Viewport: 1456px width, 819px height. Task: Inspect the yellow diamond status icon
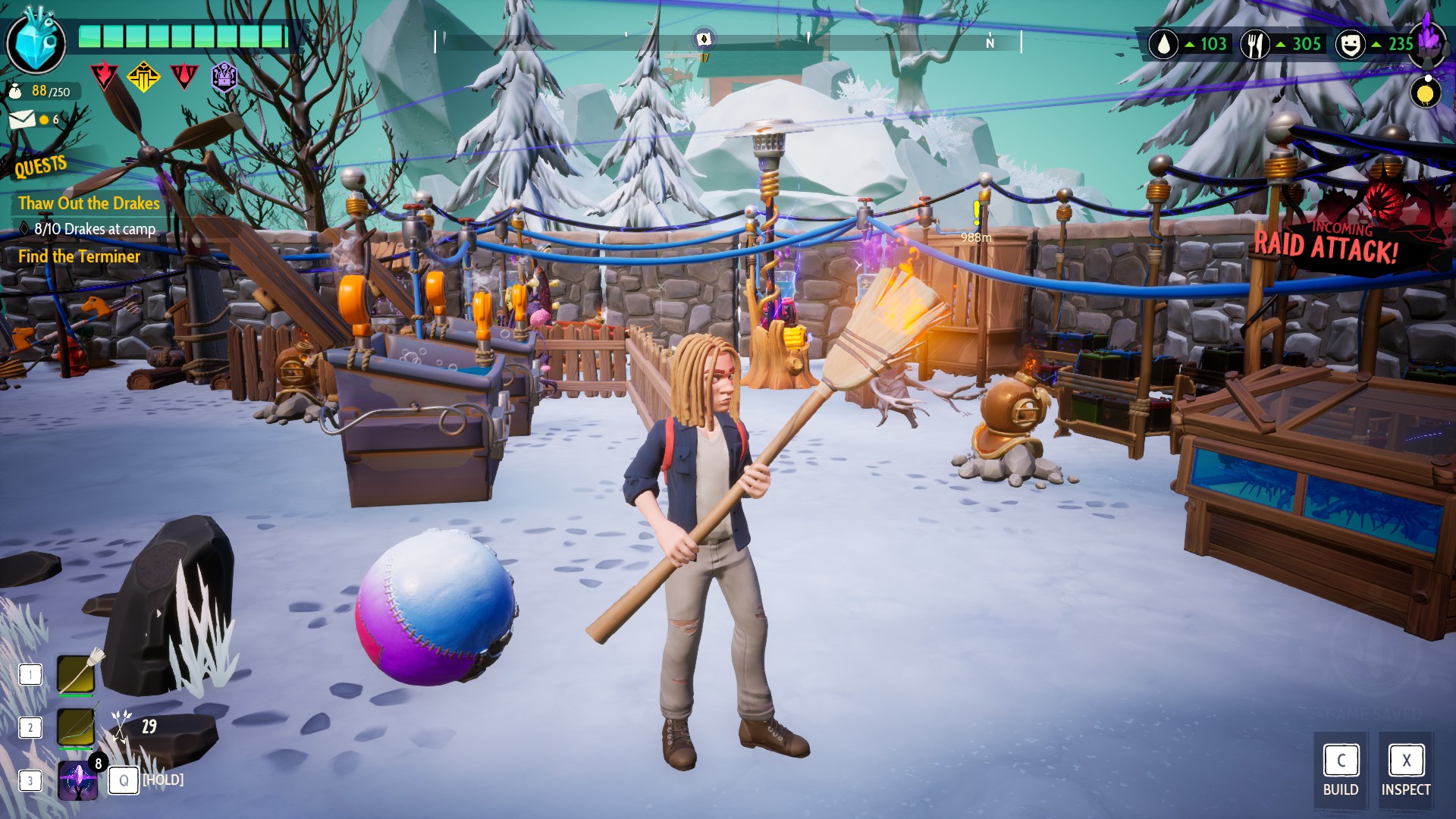(143, 77)
